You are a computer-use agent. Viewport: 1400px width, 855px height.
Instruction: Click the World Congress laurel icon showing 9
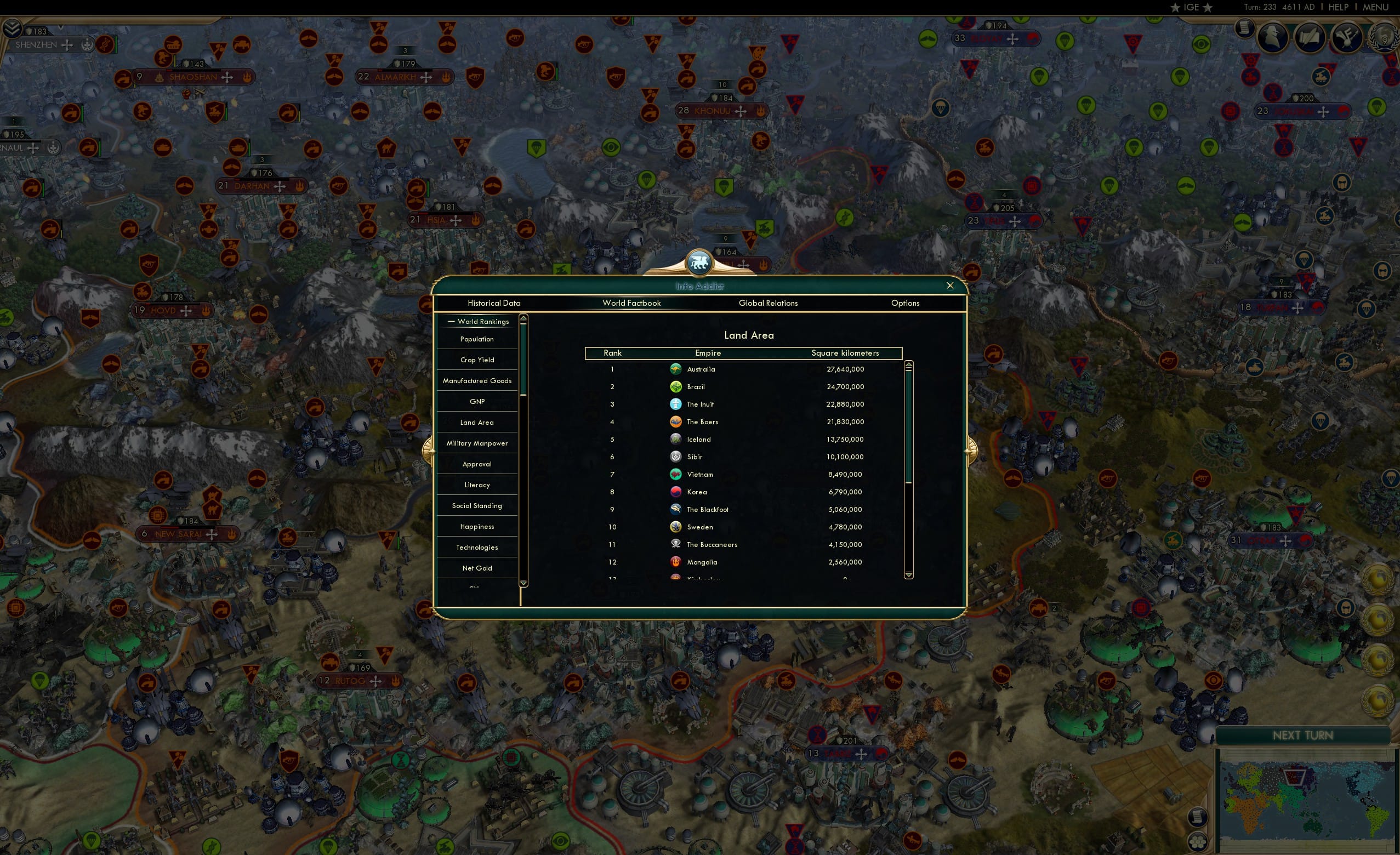[1384, 37]
